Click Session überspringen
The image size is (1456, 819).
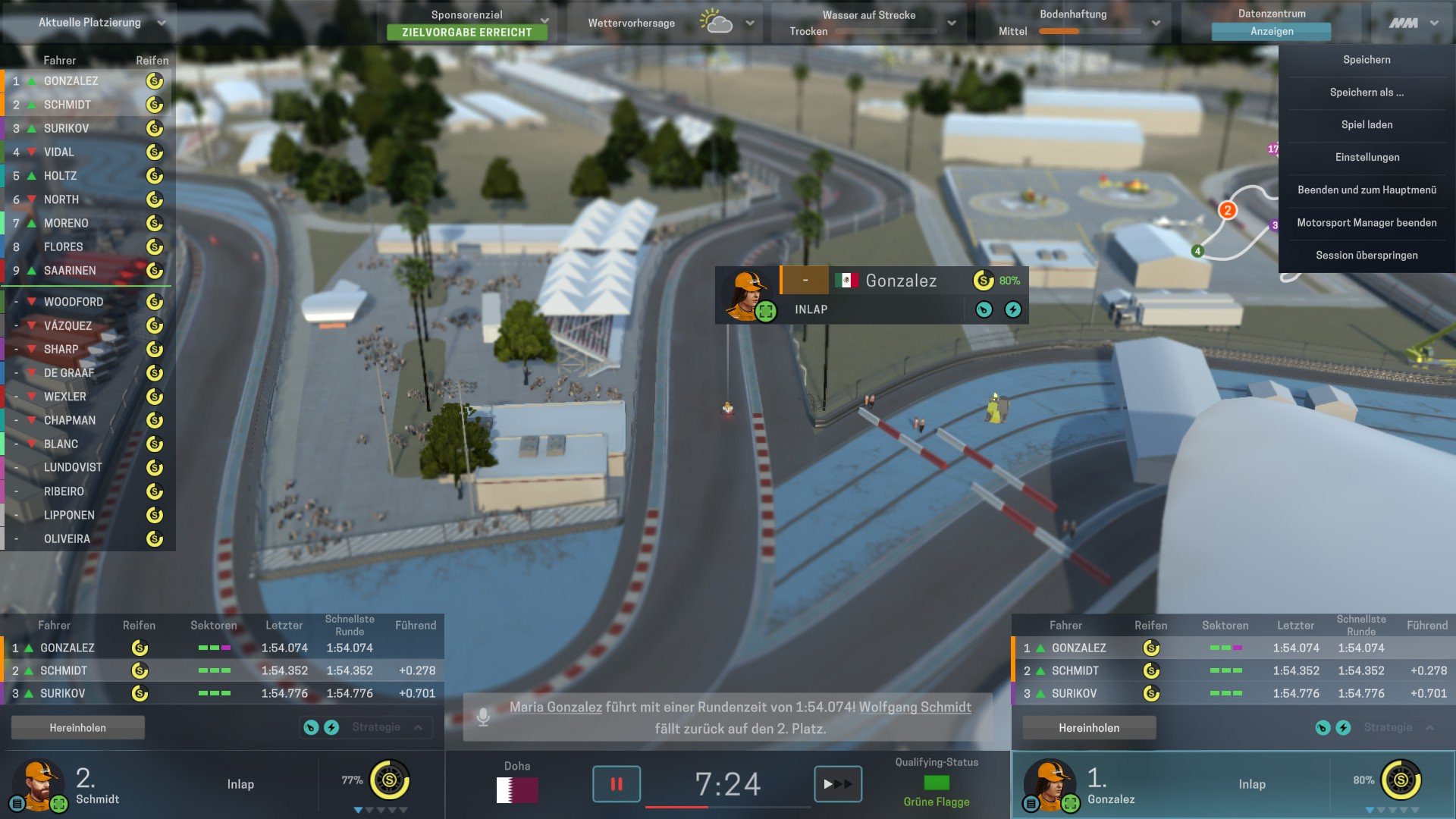1367,256
